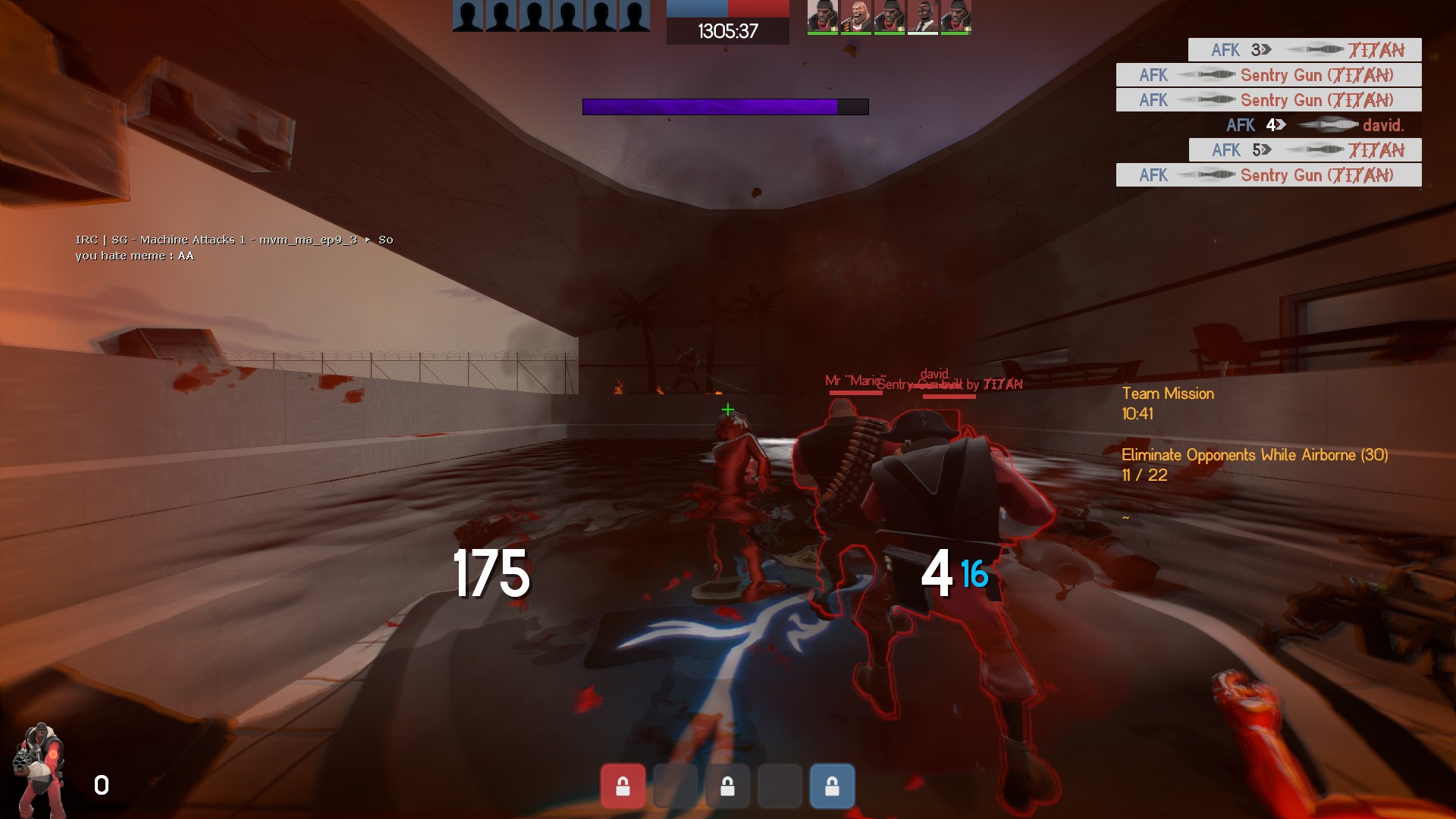Screen dimensions: 1456x819
Task: Click the Spy portrait on the red team bar
Action: 923,17
